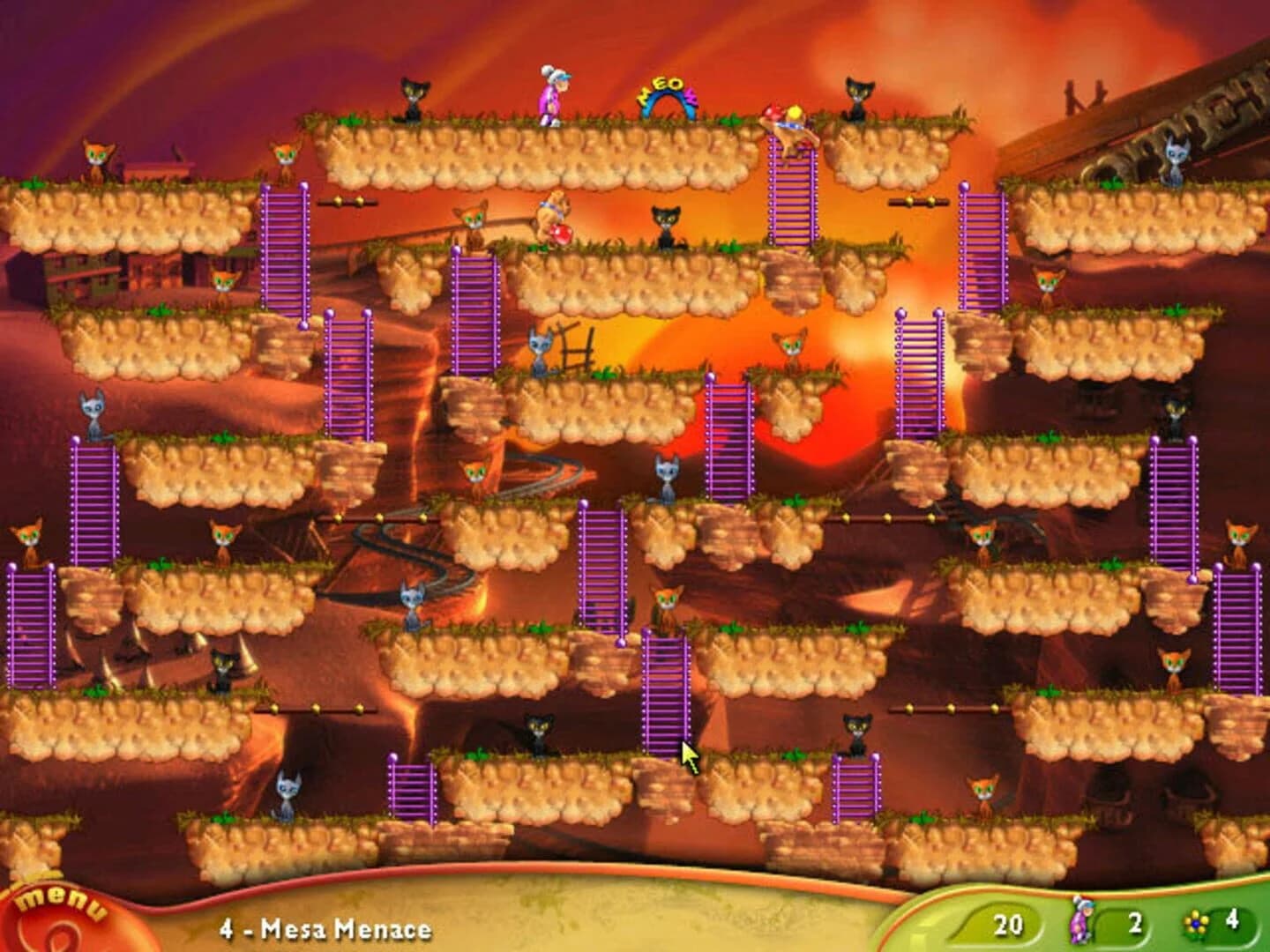Select the gray cat sitting mid-screen platform
The height and width of the screenshot is (952, 1270).
tap(666, 473)
